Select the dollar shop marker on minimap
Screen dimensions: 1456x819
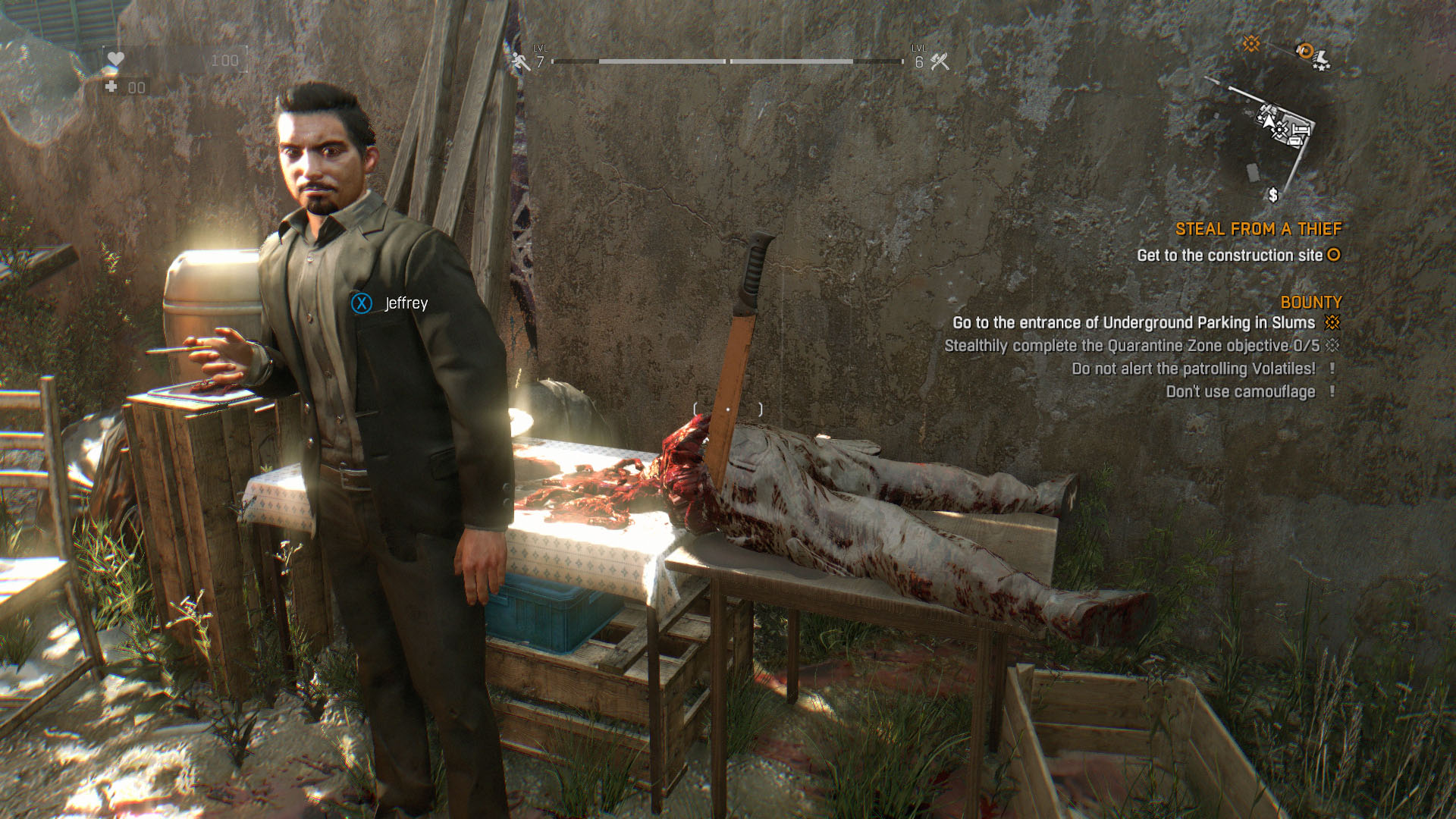[x=1273, y=195]
